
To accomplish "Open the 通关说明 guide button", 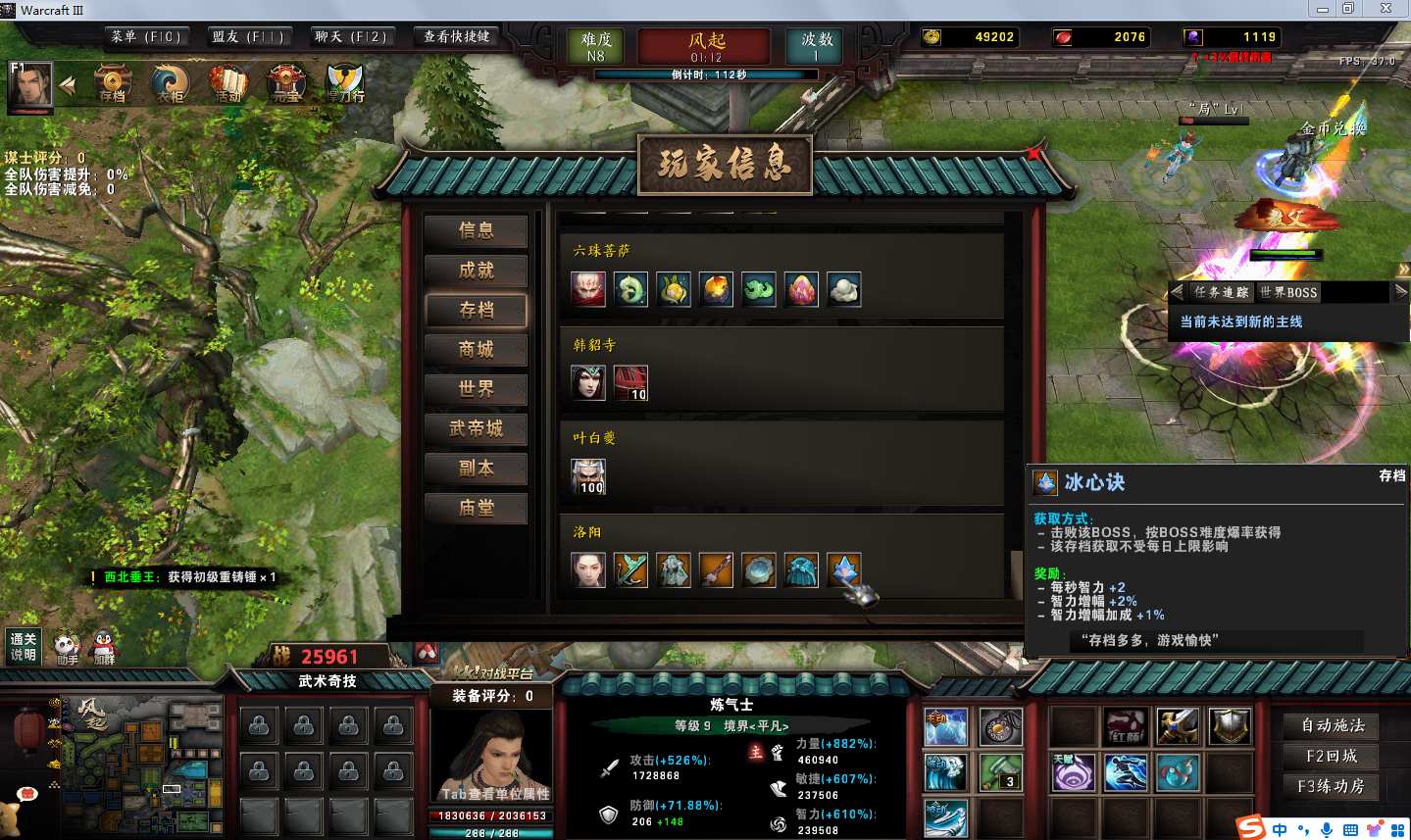I will (24, 646).
